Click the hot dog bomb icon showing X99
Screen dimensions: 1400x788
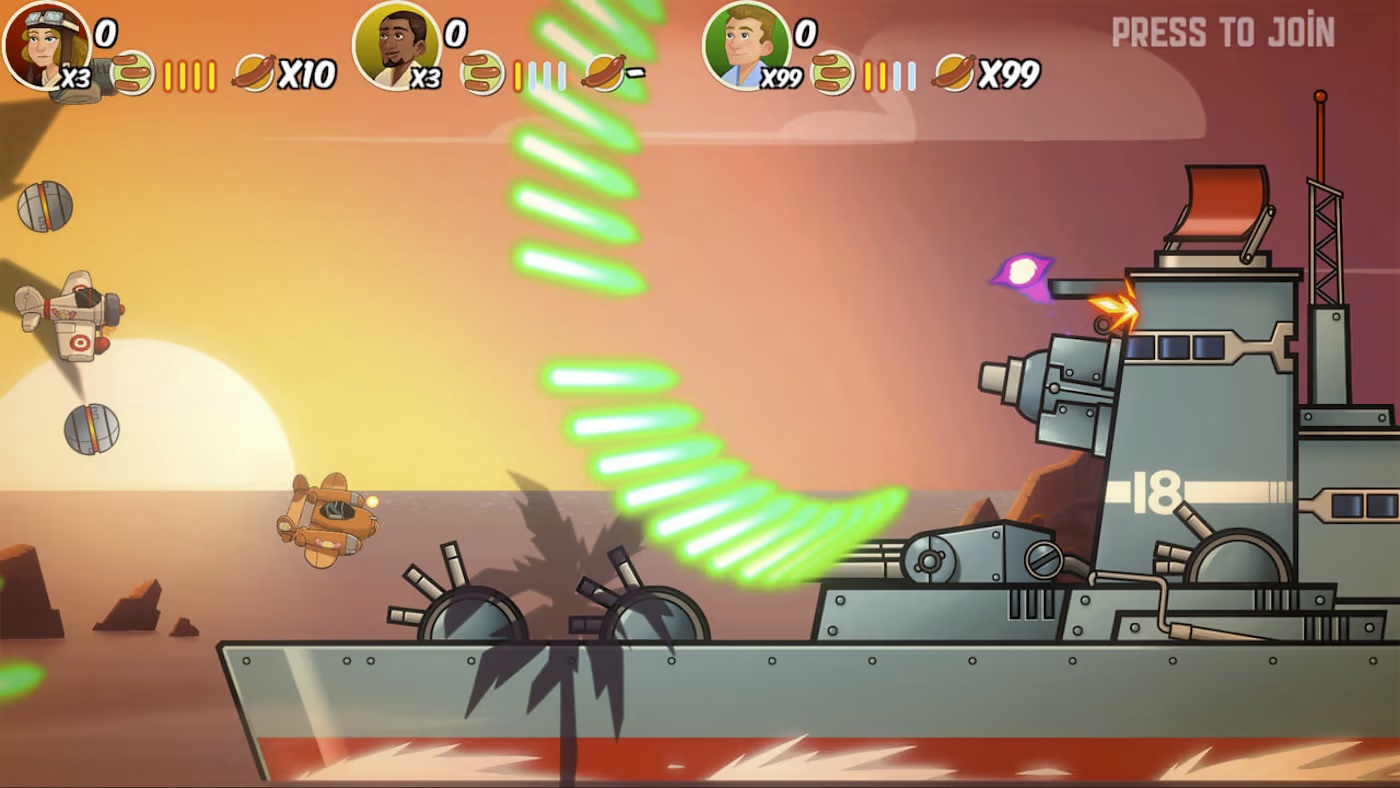[954, 73]
